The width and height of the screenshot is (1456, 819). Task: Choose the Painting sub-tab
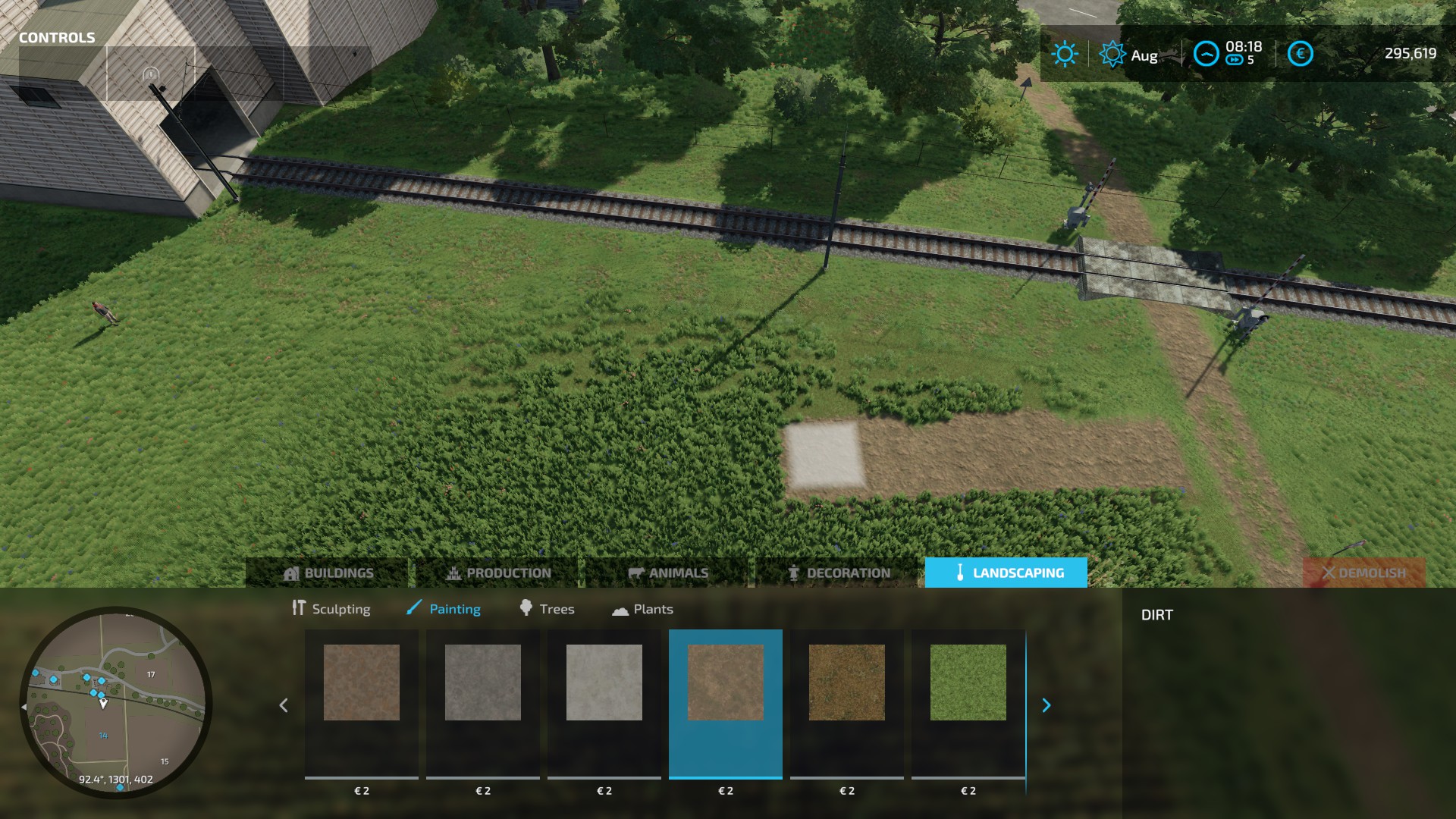(444, 609)
